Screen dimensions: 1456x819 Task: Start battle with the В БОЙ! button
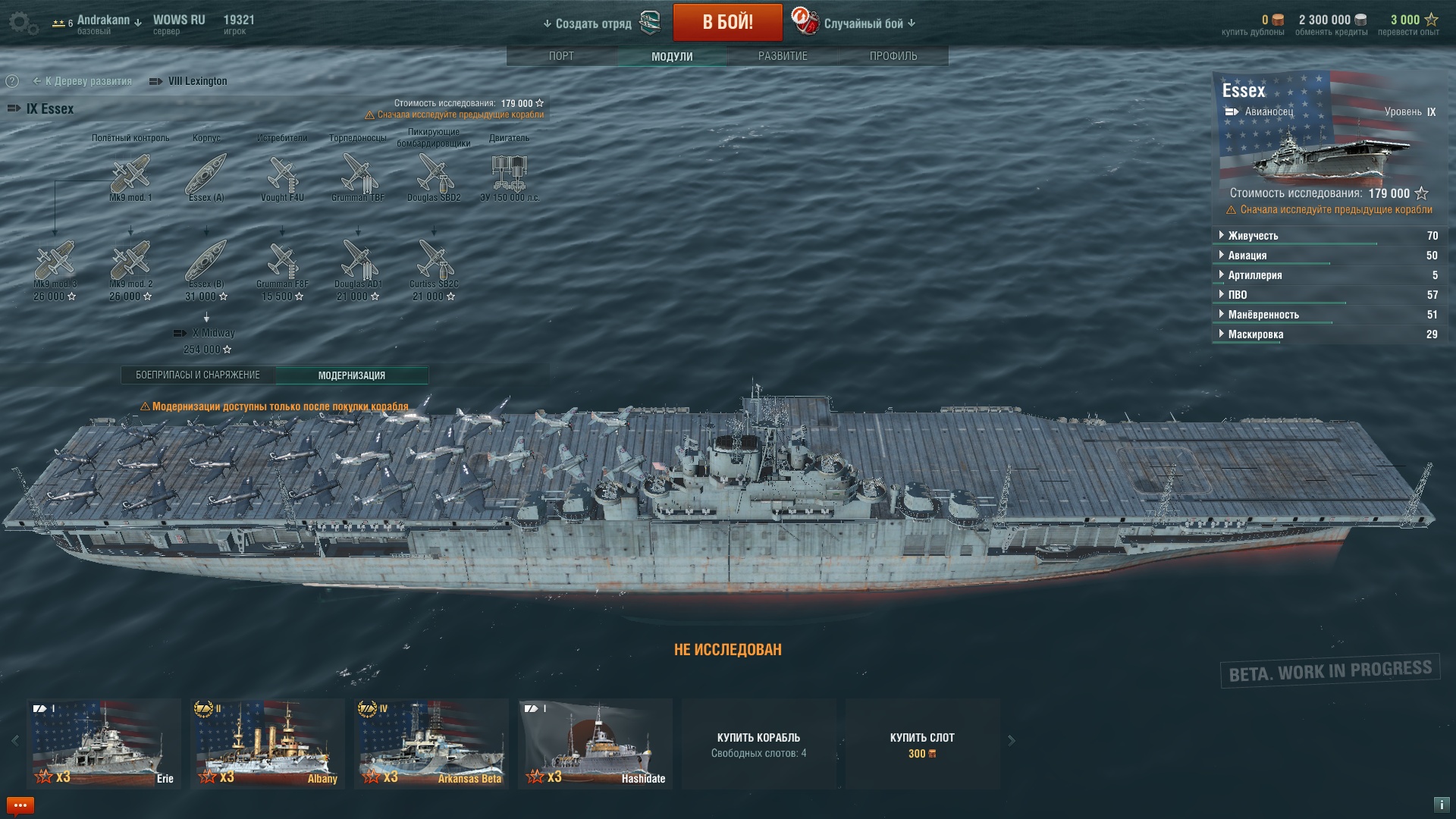point(727,22)
